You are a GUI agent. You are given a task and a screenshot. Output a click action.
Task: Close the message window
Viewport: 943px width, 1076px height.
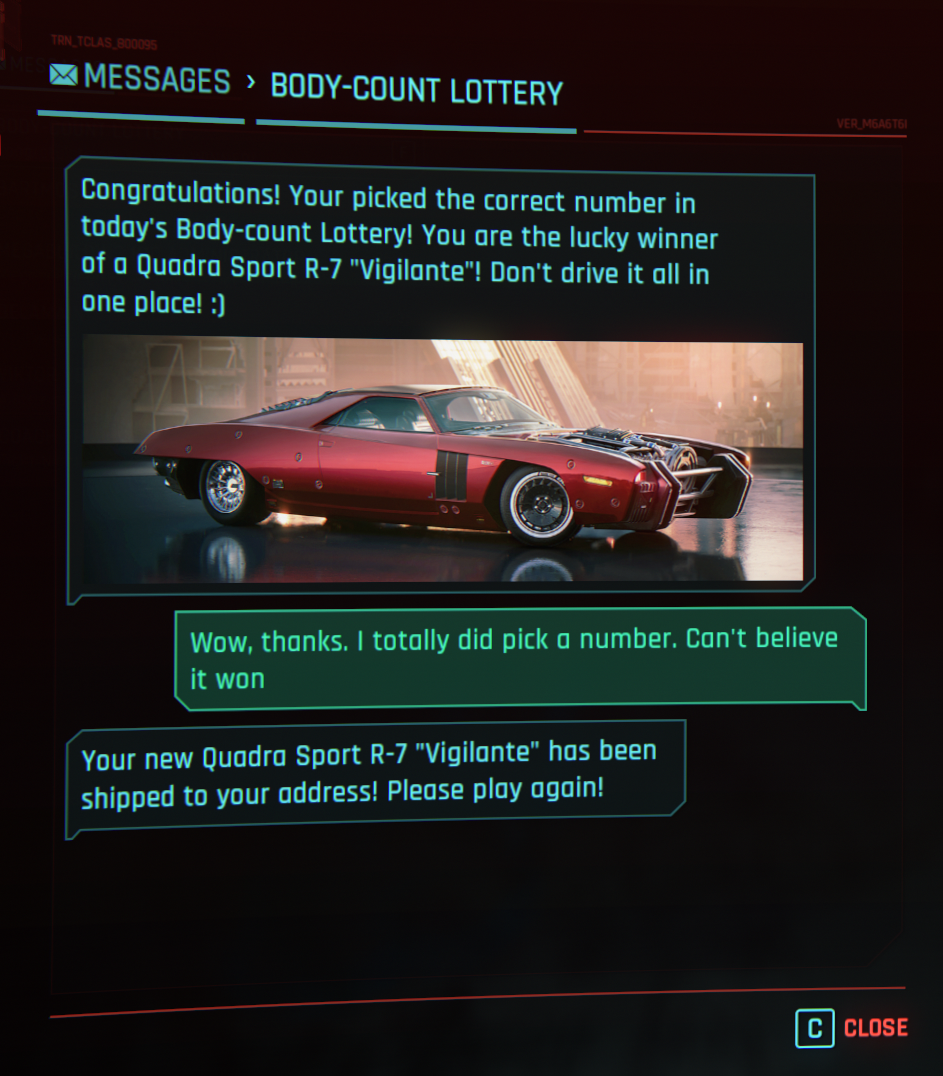[x=852, y=1028]
